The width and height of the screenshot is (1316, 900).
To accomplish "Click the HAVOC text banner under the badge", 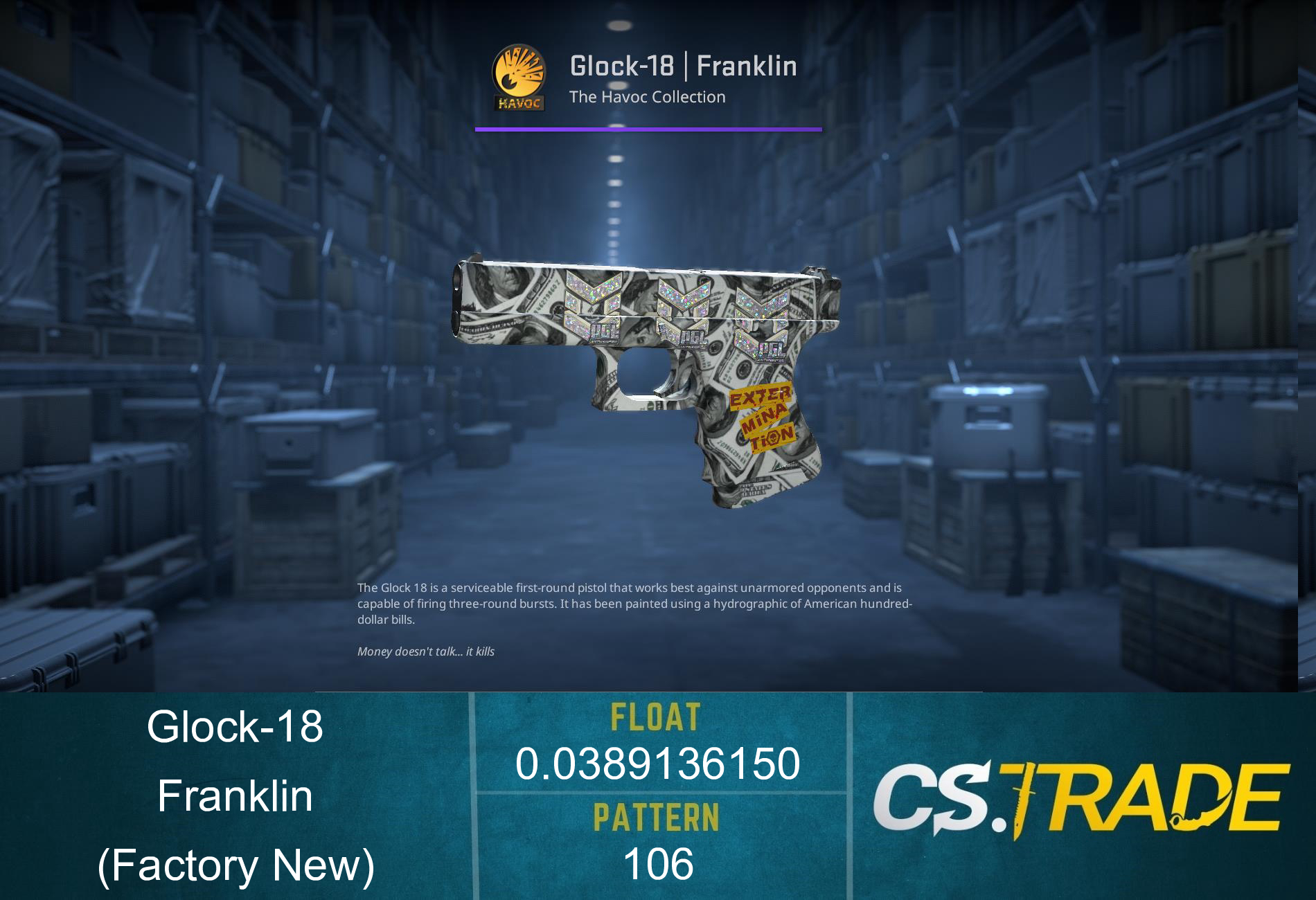I will coord(519,102).
